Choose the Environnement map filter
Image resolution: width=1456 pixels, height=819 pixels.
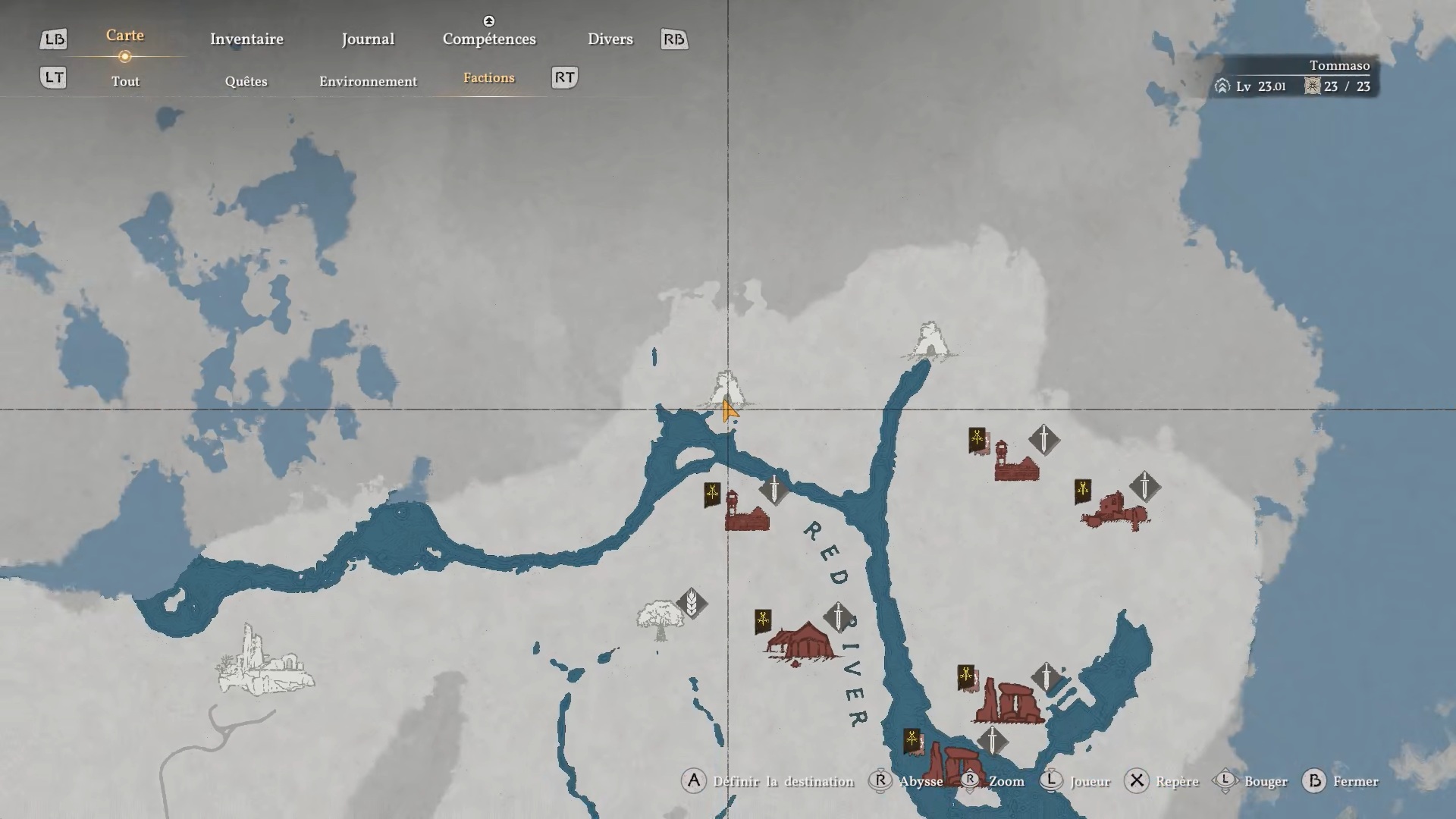click(368, 81)
